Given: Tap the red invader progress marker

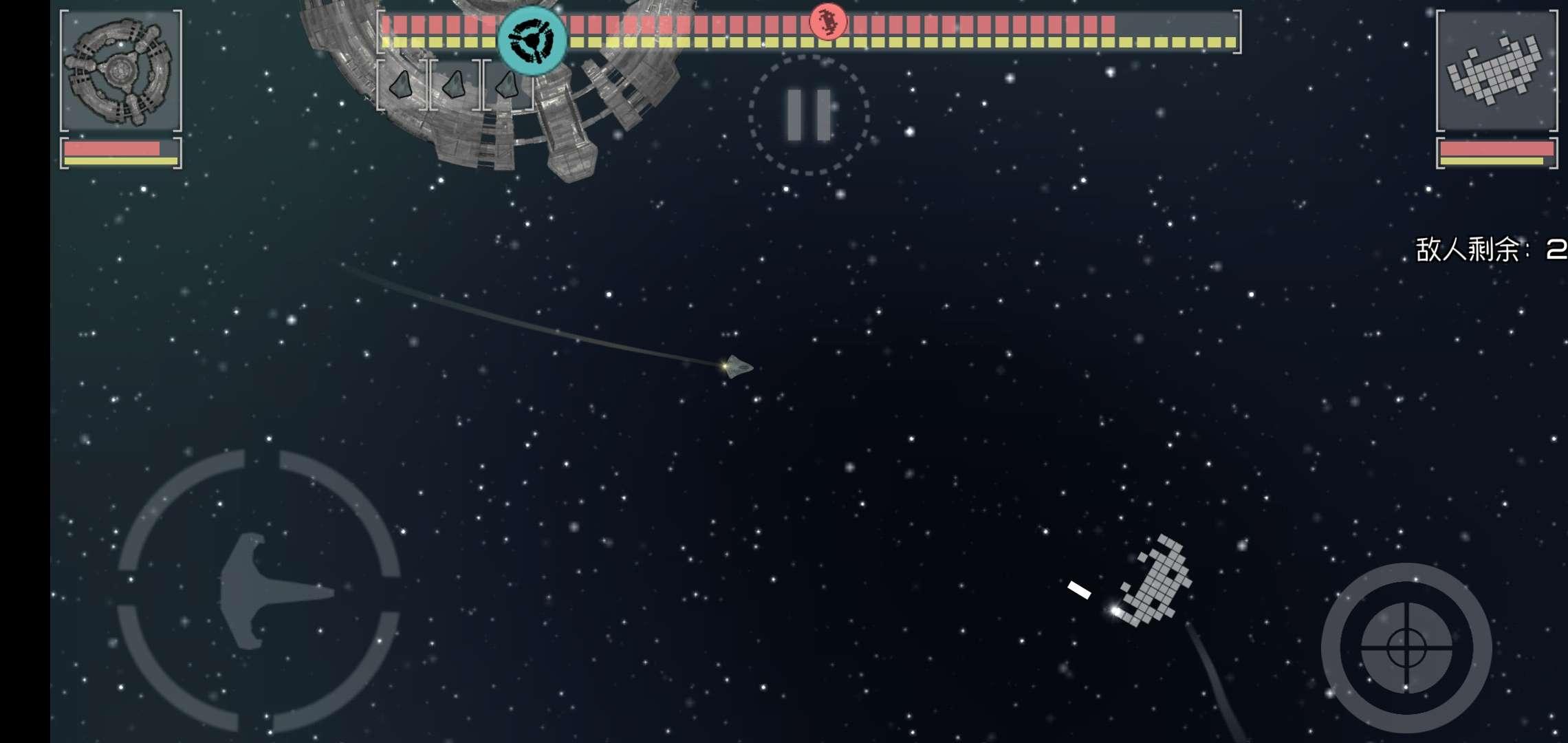Looking at the screenshot, I should coord(827,22).
